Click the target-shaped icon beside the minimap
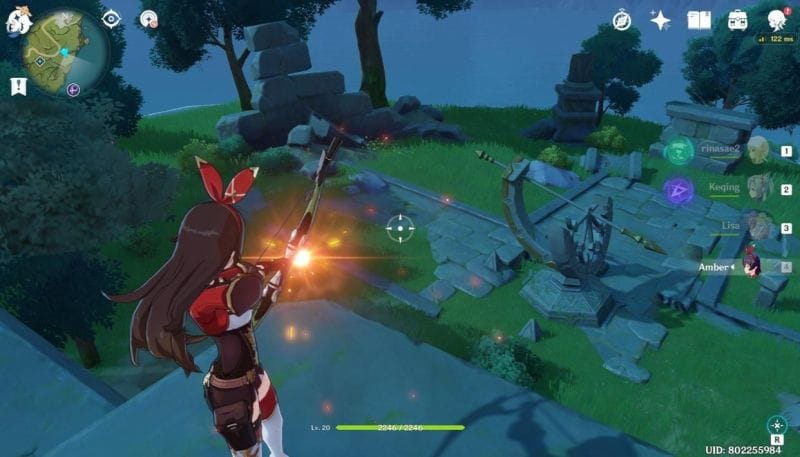This screenshot has height=457, width=800. click(x=111, y=18)
